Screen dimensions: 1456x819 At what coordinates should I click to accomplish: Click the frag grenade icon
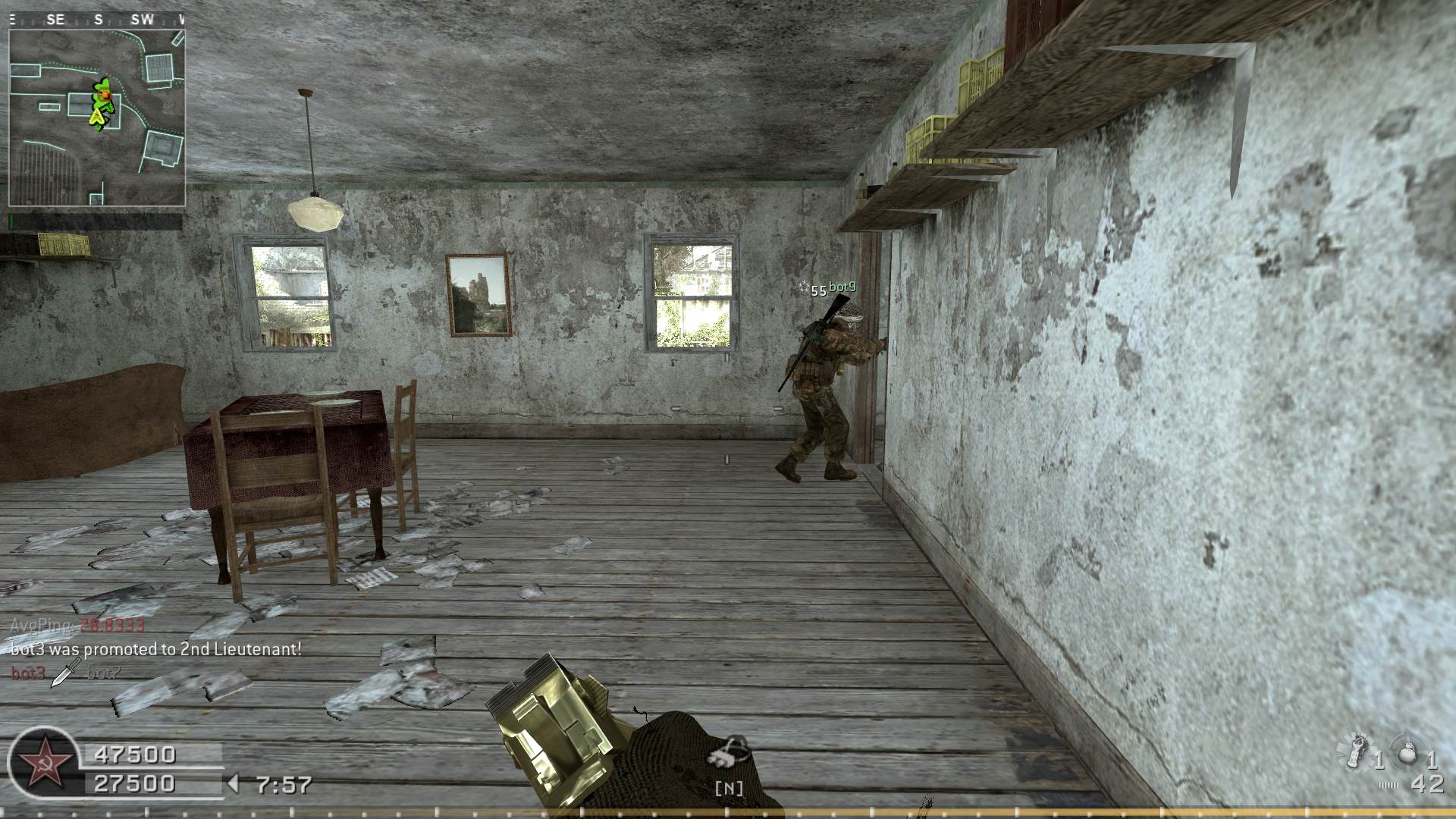(x=1409, y=754)
